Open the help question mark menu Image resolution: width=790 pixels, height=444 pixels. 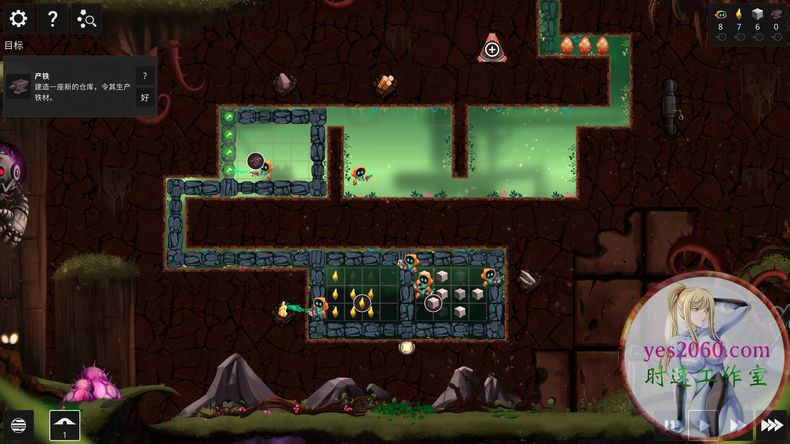click(x=52, y=17)
